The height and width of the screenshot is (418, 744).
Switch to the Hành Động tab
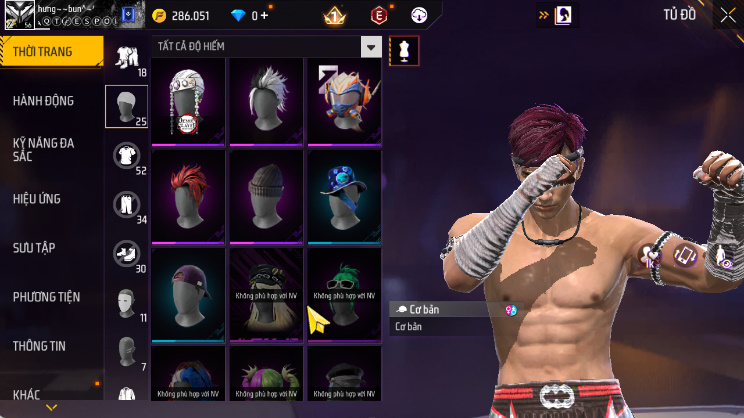pos(50,100)
